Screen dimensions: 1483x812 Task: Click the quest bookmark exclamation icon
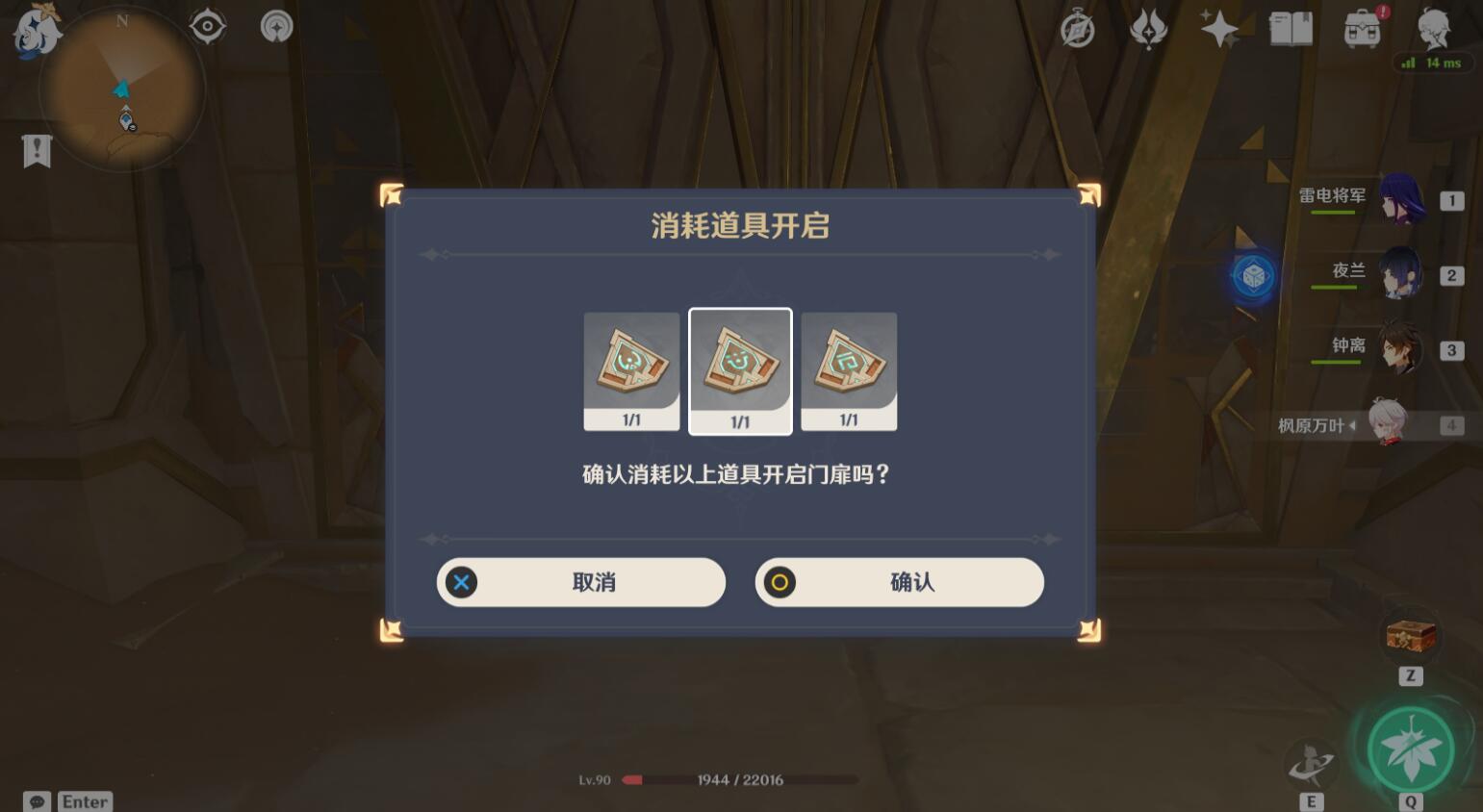[37, 151]
